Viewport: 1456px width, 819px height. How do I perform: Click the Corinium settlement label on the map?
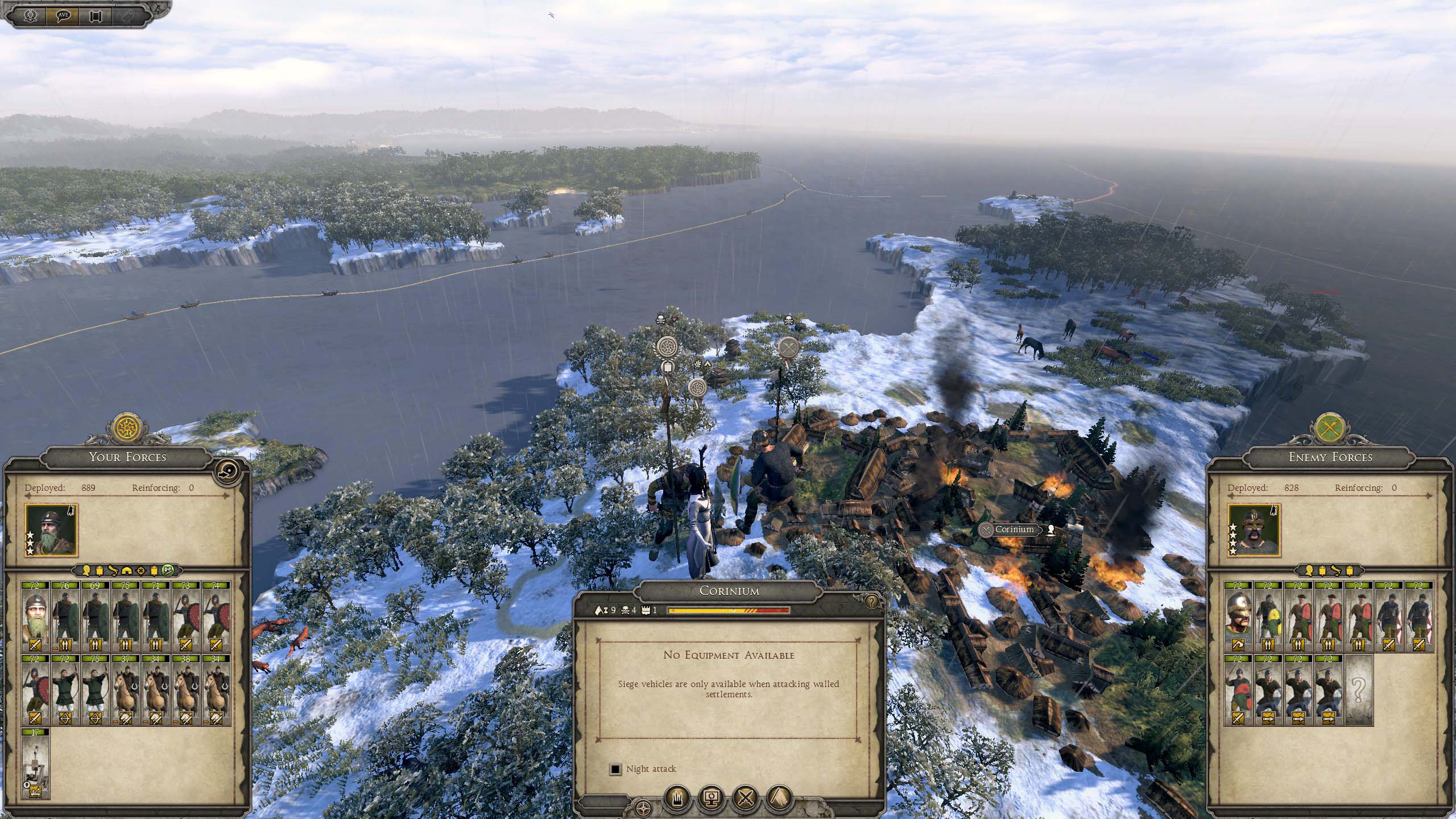click(1014, 530)
